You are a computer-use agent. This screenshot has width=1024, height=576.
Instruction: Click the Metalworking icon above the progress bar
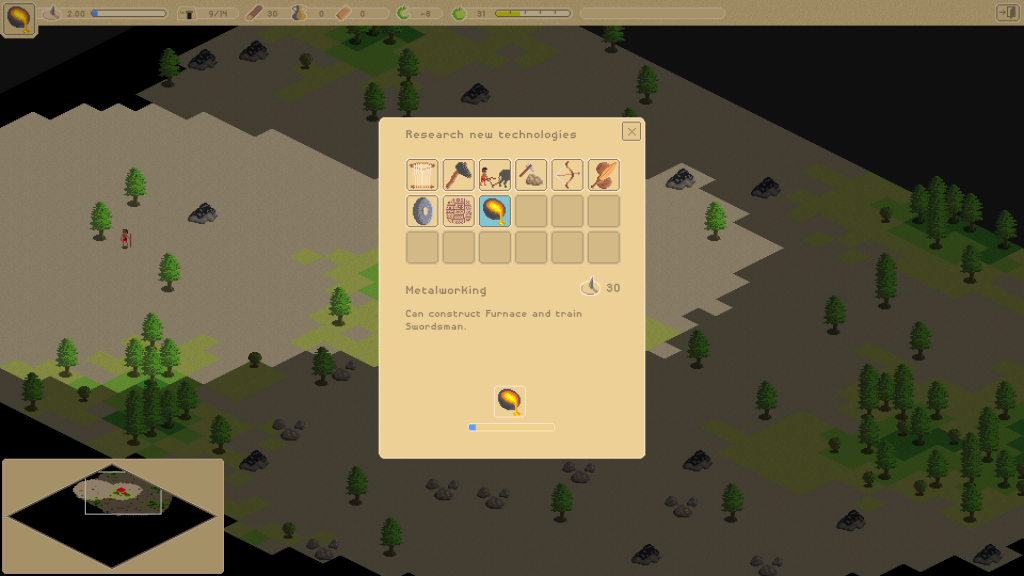point(510,401)
